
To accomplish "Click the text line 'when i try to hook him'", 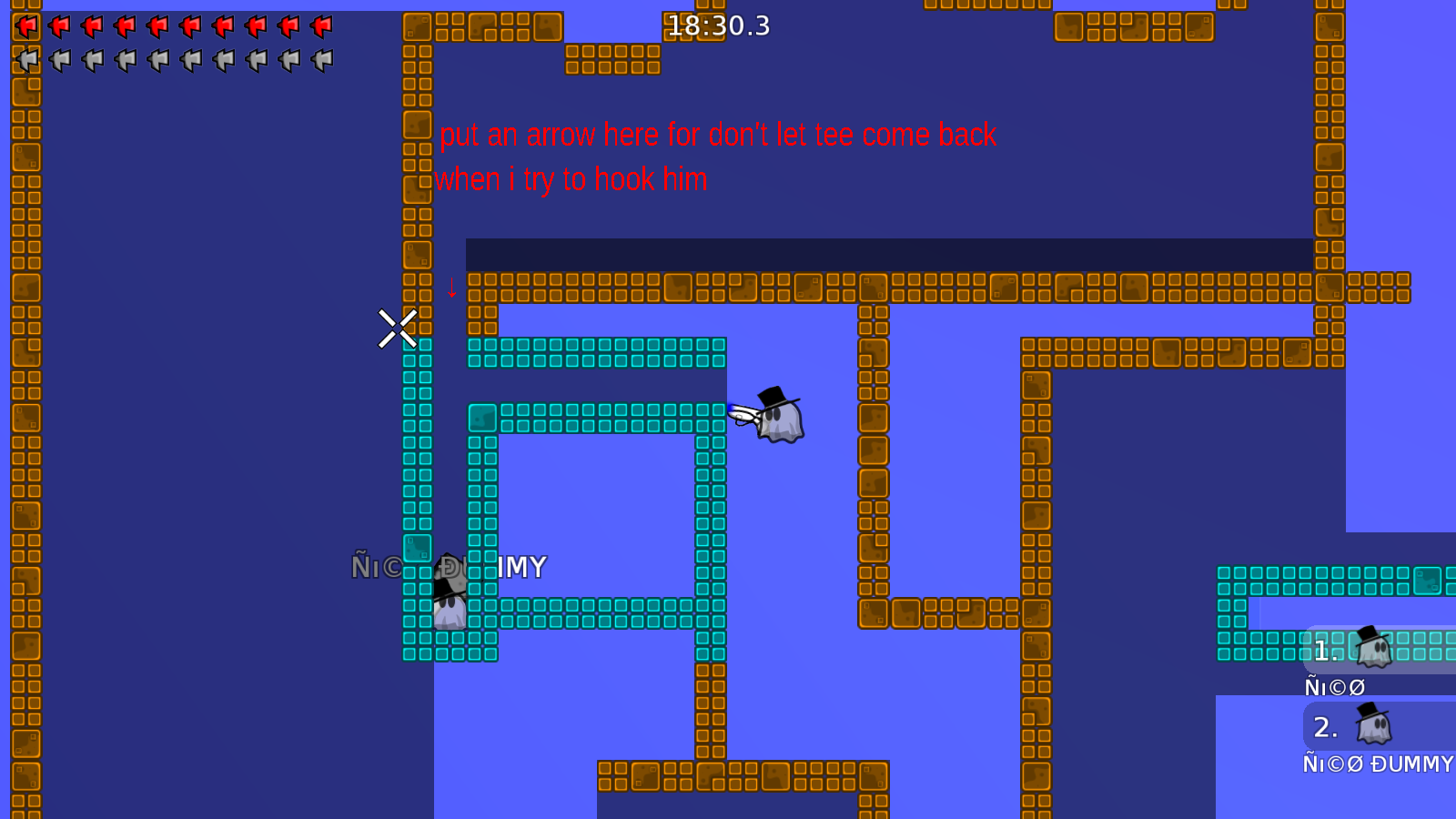I will point(572,179).
